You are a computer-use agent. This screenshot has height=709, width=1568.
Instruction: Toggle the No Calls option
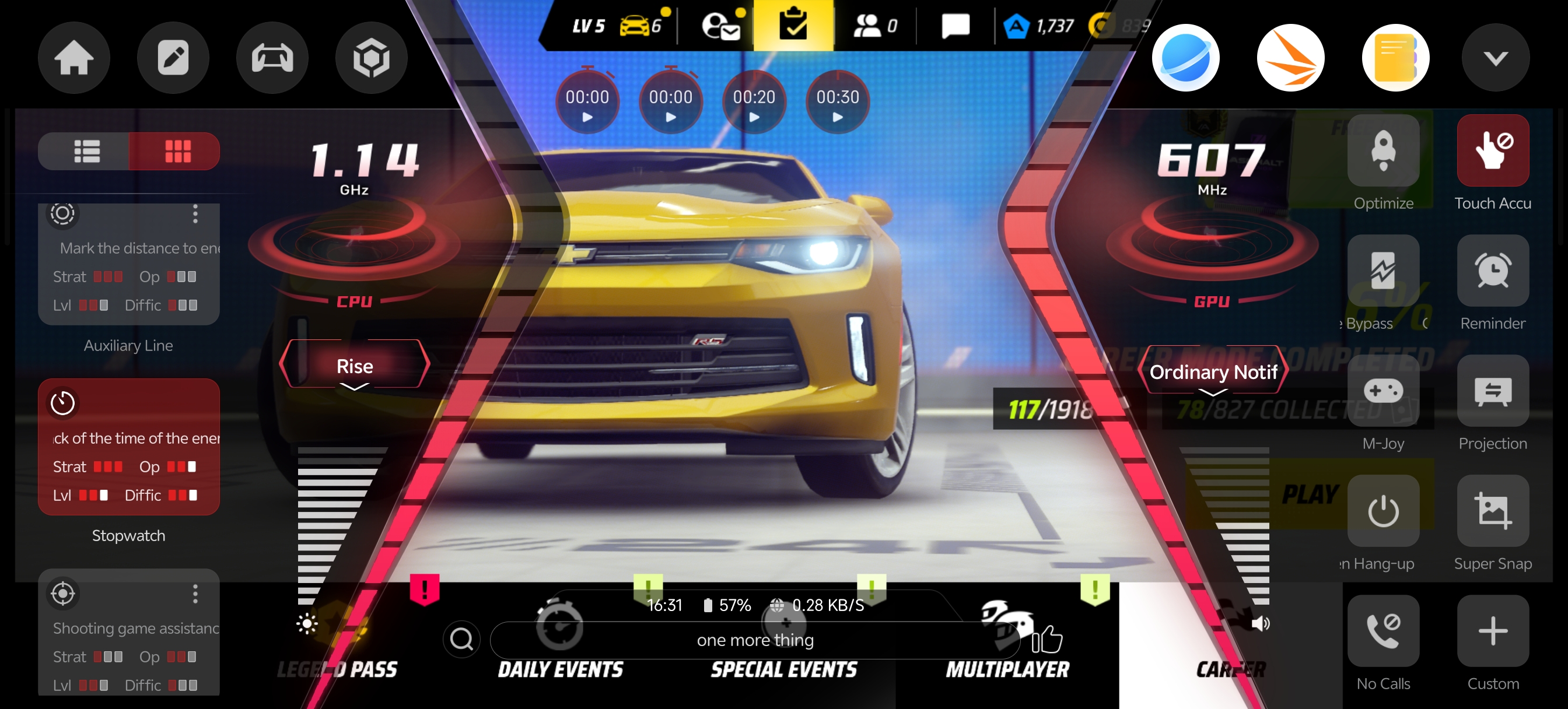pyautogui.click(x=1383, y=630)
